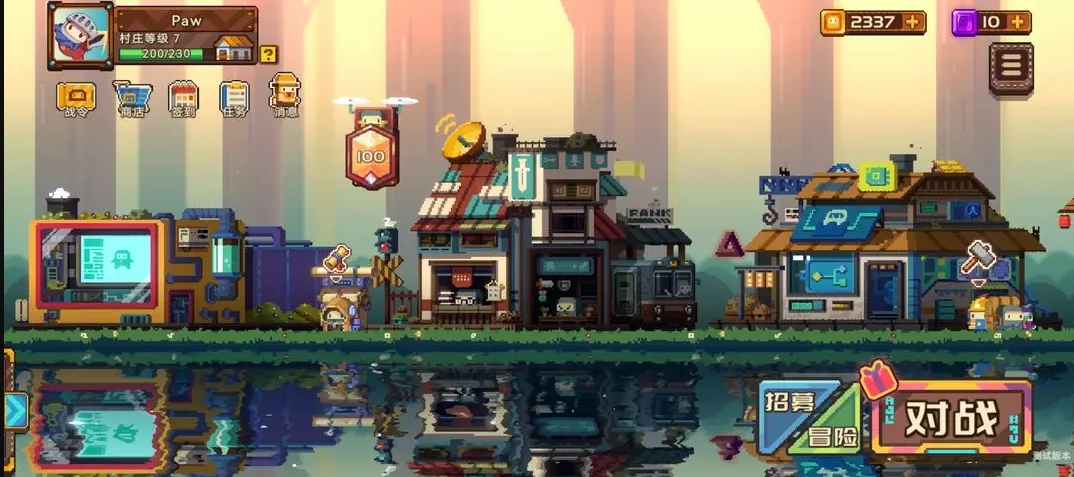Tap the hammer build bubble
This screenshot has height=477, width=1074.
point(978,258)
